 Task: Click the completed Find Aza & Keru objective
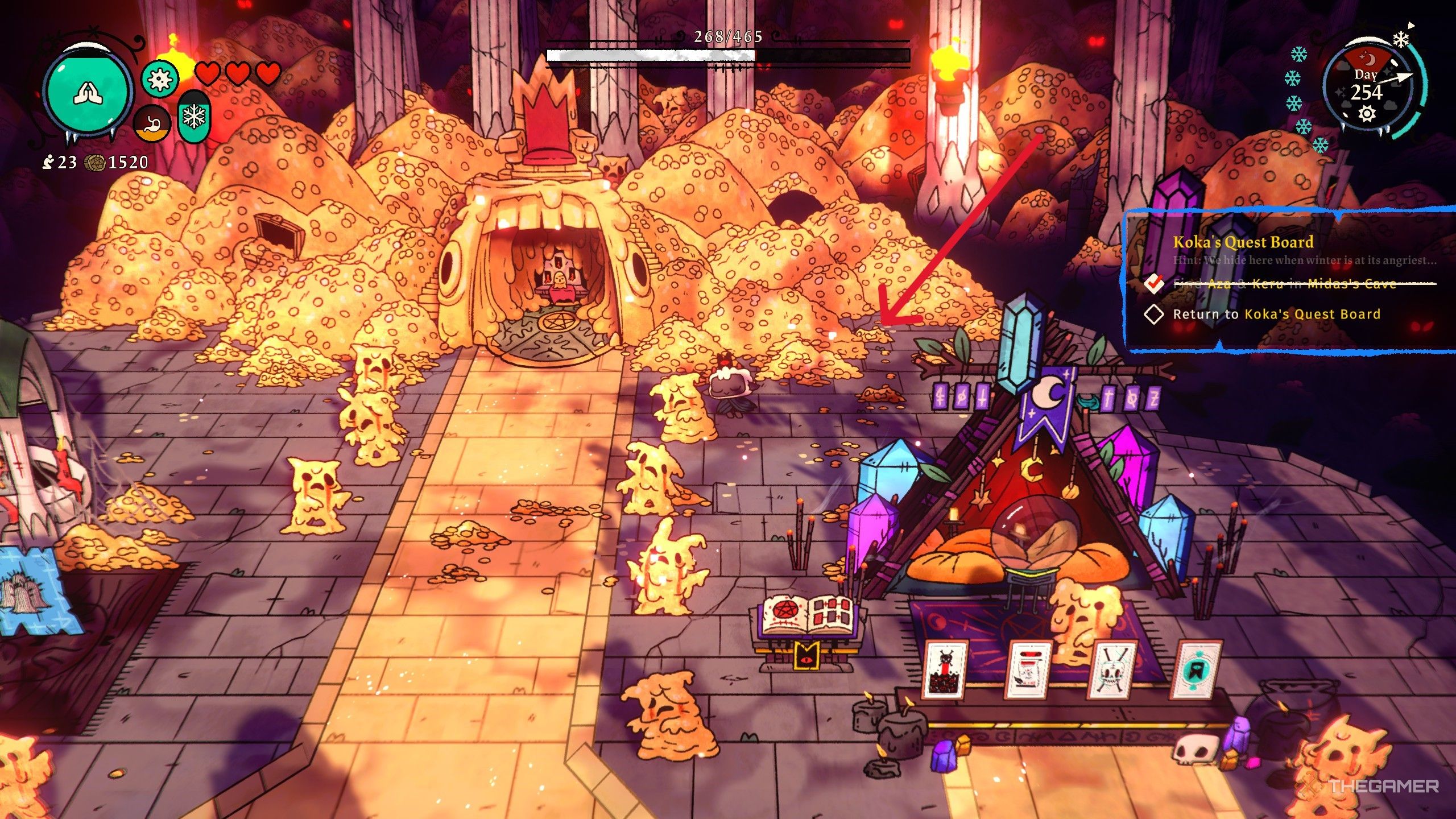coord(1284,284)
